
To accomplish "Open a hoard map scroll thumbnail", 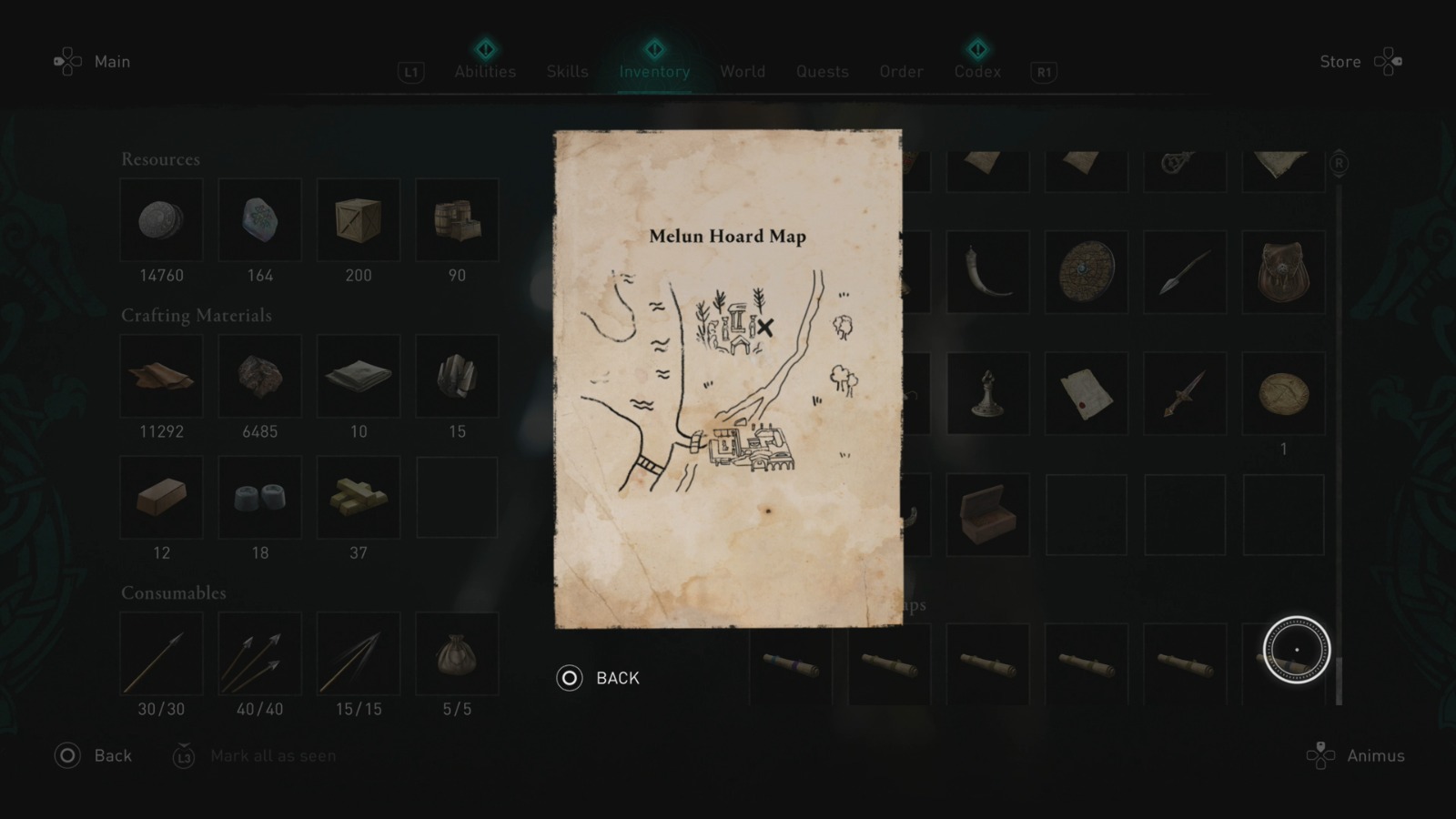I will (987, 664).
